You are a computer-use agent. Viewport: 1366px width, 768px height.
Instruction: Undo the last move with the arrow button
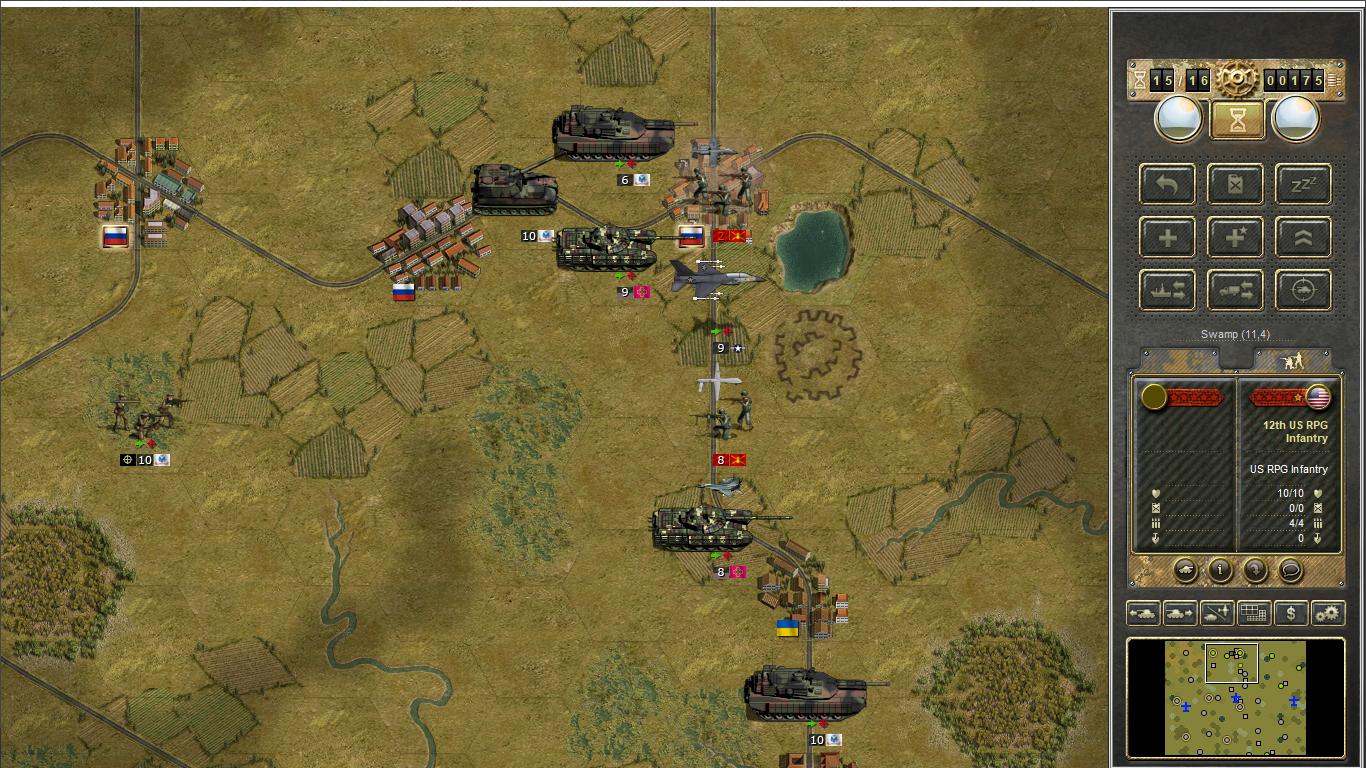tap(1168, 184)
